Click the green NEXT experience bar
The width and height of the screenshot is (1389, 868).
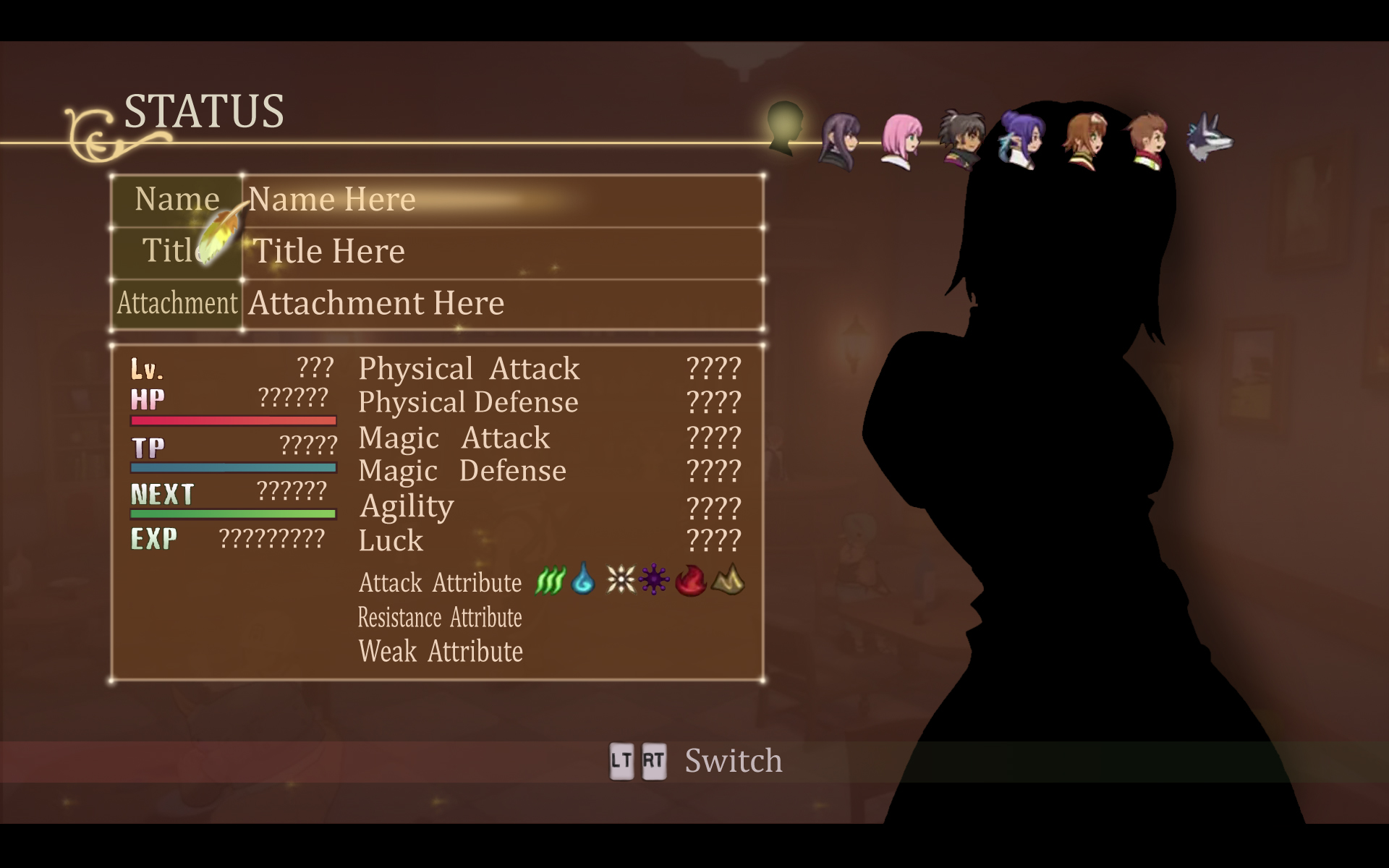[233, 514]
